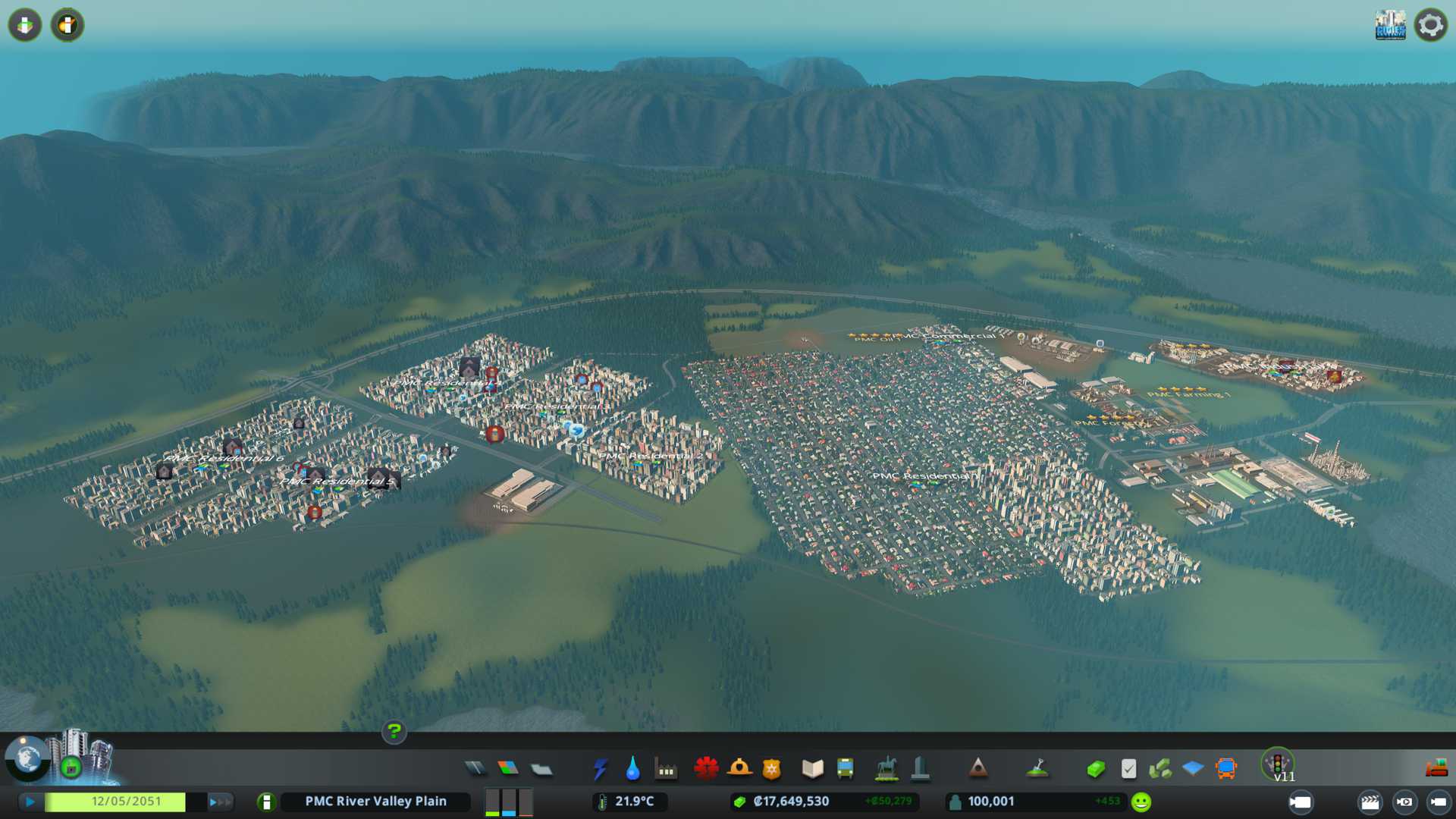Open the green question mark advisor
The height and width of the screenshot is (819, 1456).
[x=394, y=732]
